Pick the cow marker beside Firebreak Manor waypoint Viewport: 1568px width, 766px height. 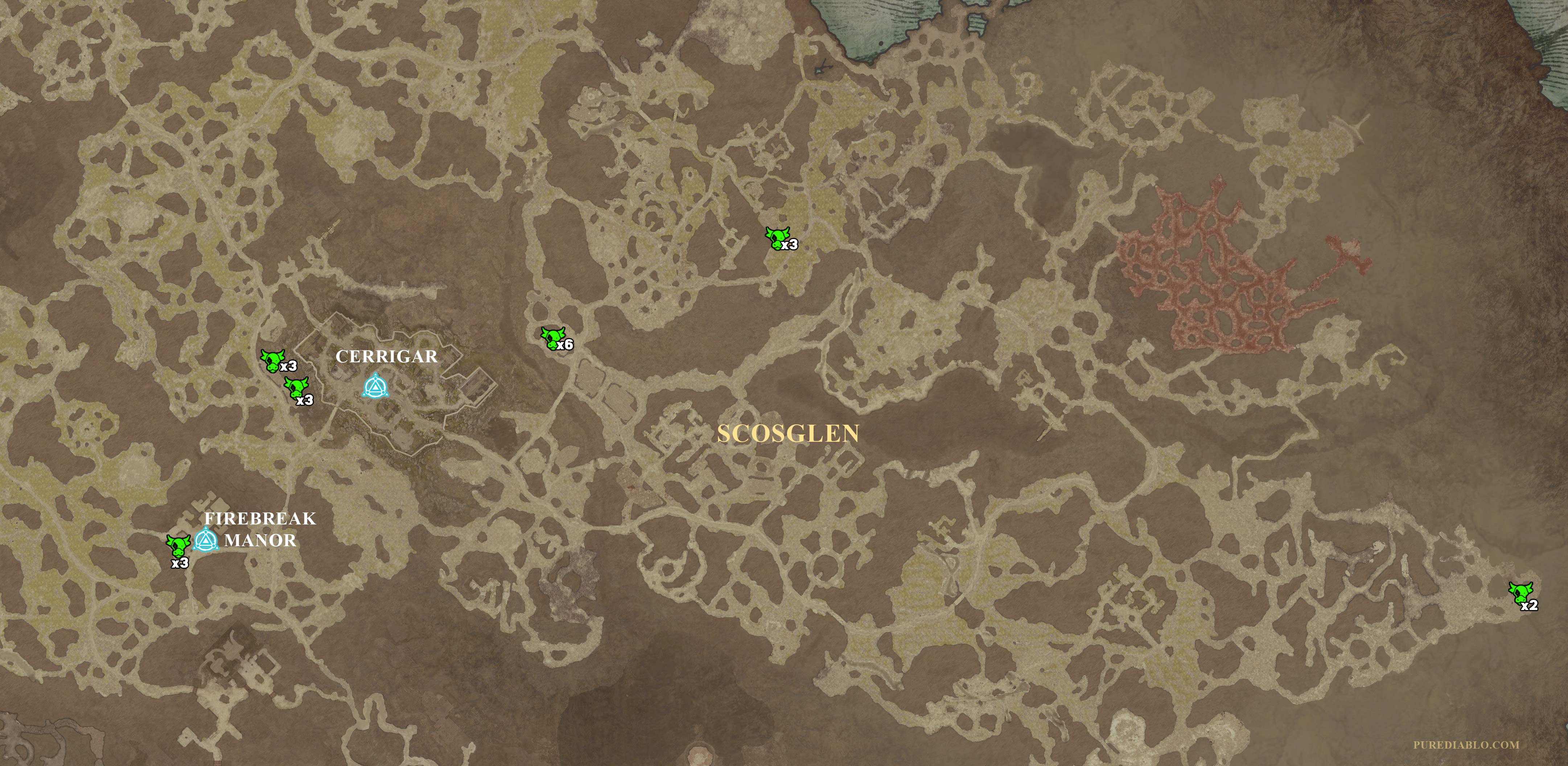click(x=178, y=545)
